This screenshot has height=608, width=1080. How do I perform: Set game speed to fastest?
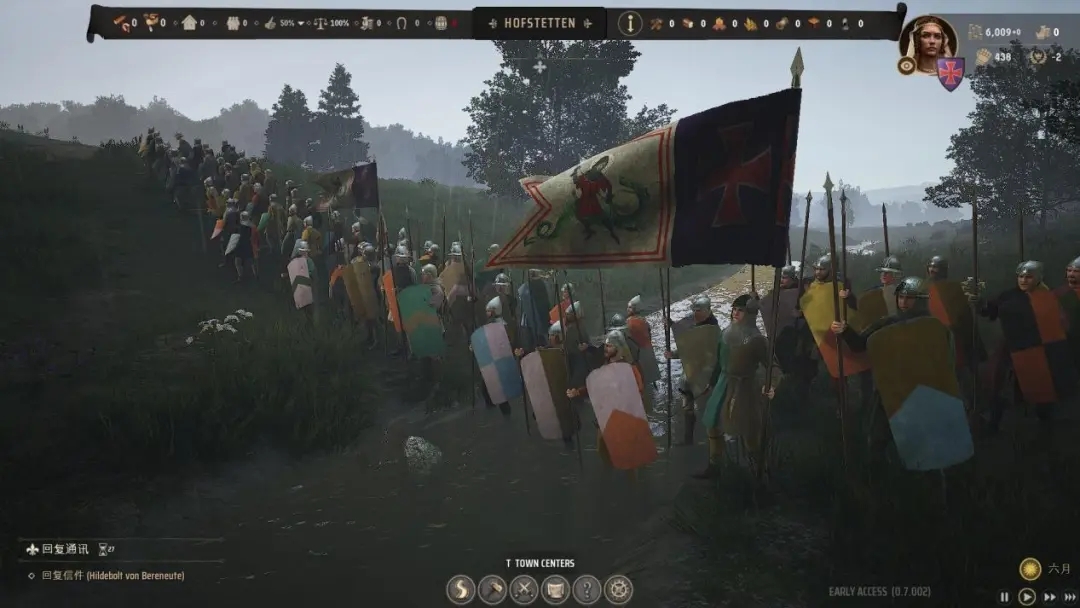click(x=1069, y=597)
